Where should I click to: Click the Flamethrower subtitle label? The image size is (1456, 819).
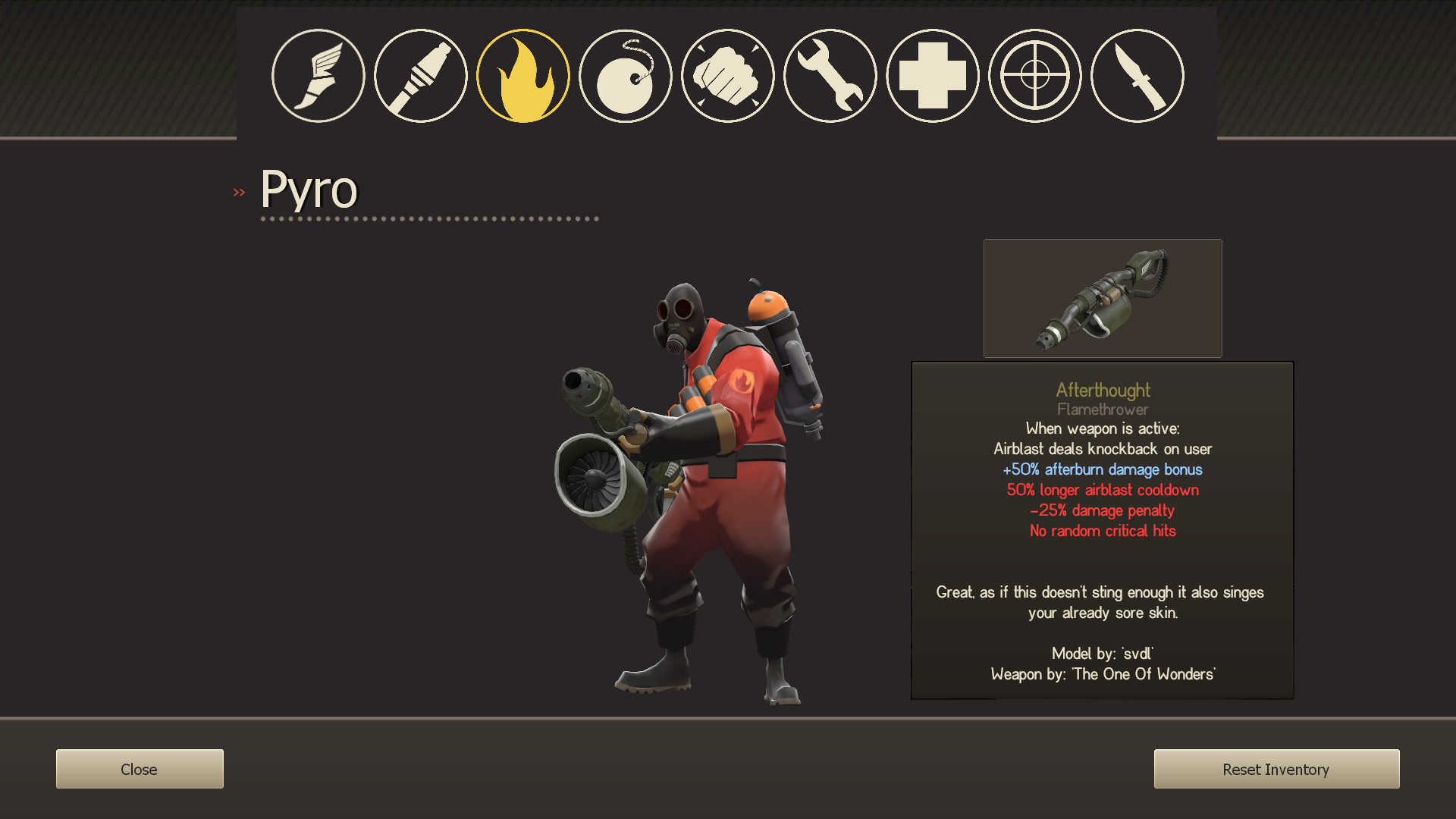[x=1102, y=409]
